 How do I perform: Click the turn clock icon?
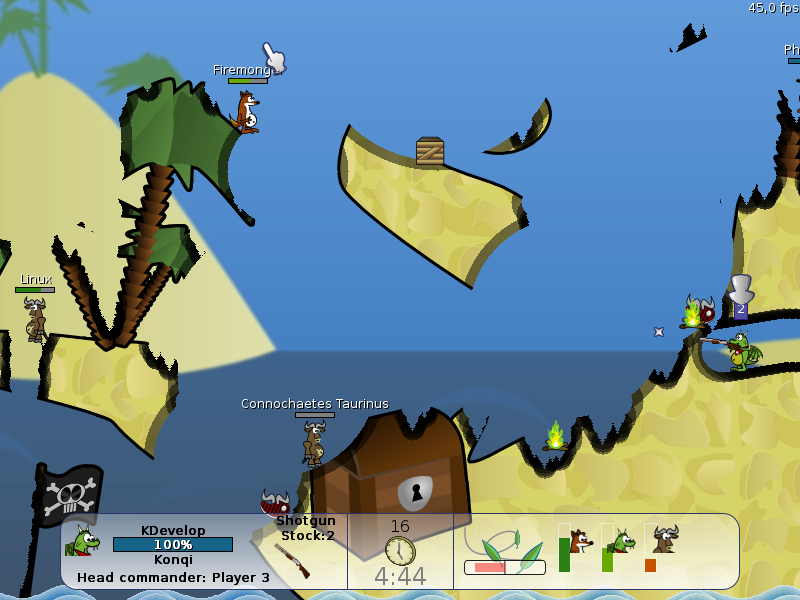pyautogui.click(x=400, y=550)
